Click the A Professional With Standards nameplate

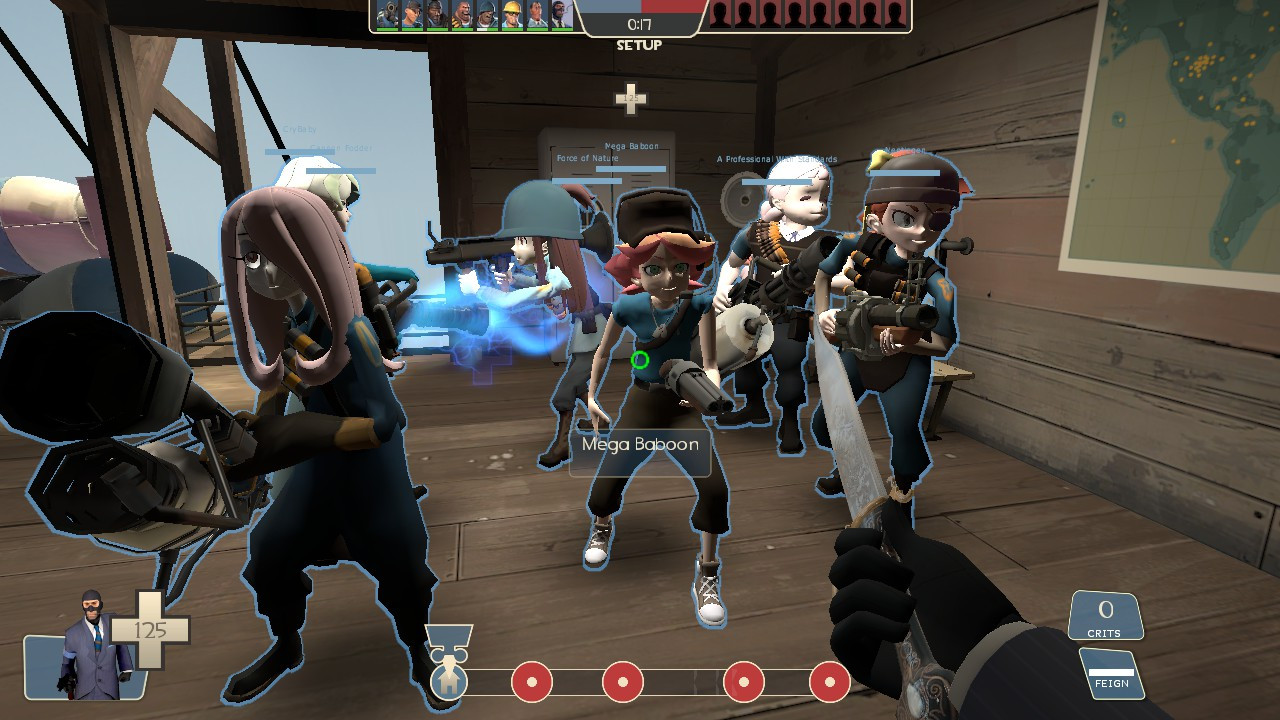pyautogui.click(x=777, y=157)
